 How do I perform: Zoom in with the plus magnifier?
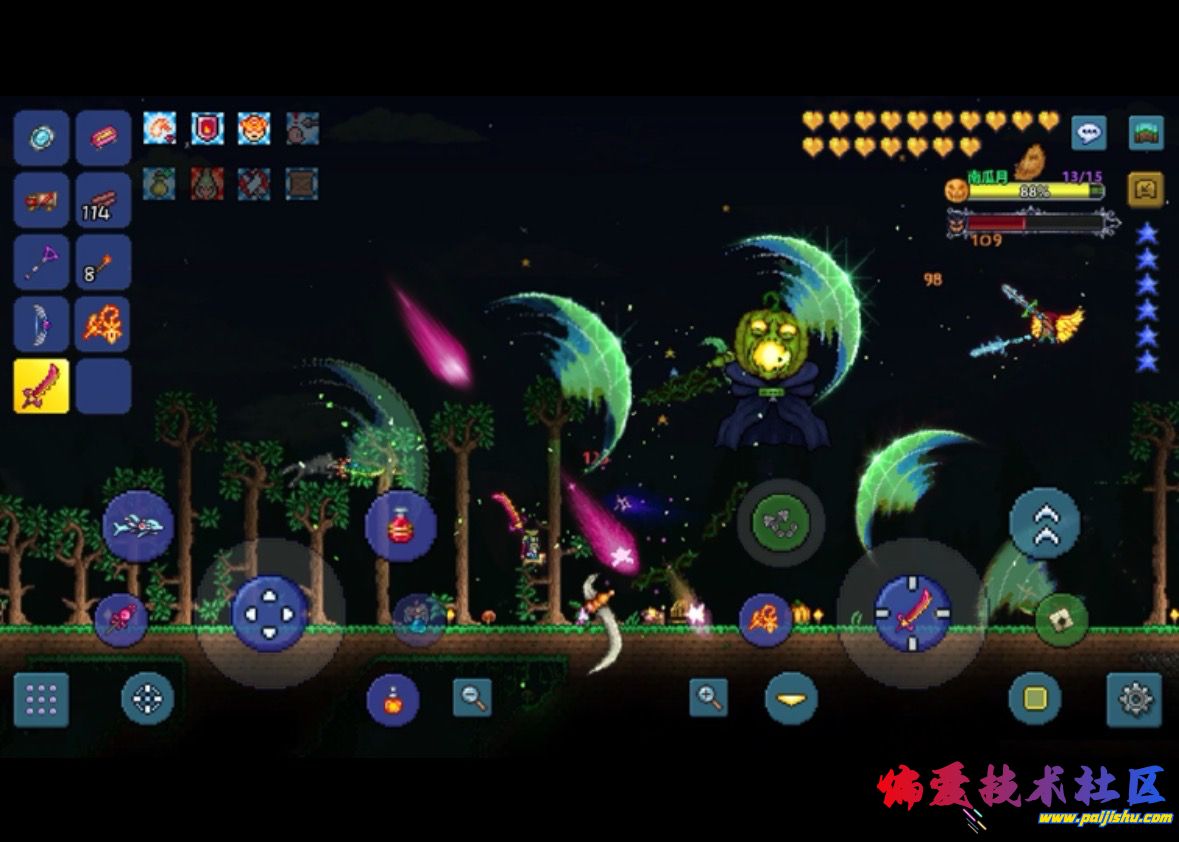[x=709, y=697]
